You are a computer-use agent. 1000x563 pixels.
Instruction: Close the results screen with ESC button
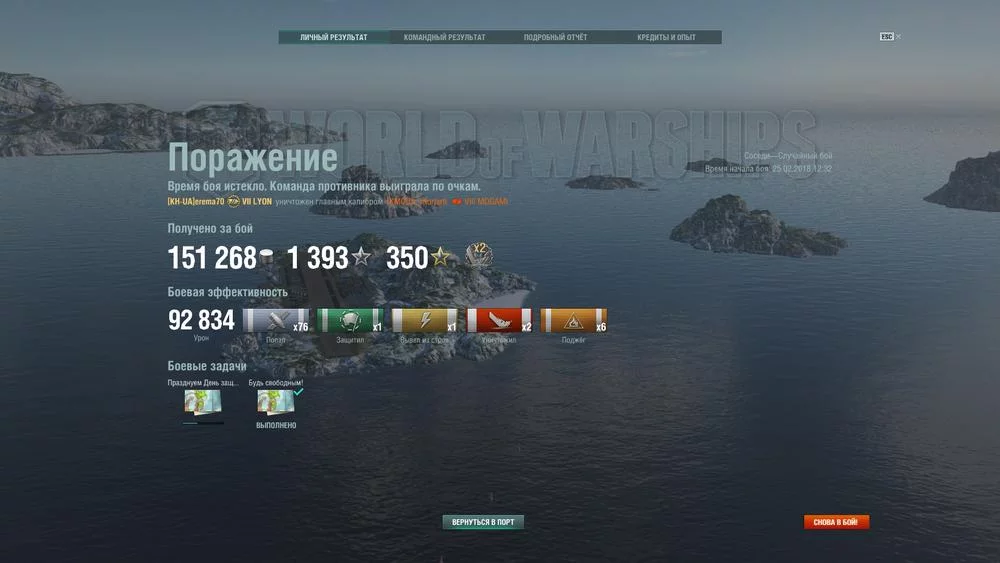pyautogui.click(x=887, y=37)
